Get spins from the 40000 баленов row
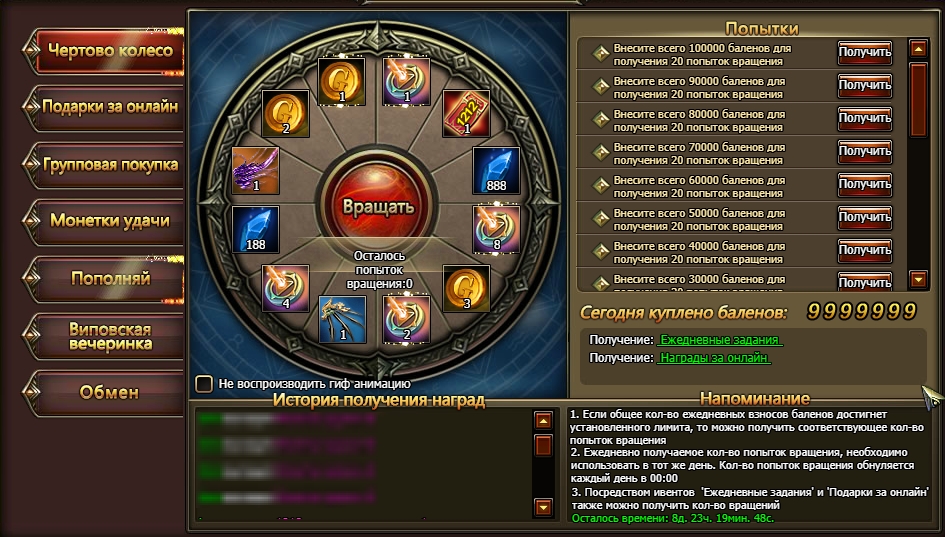Image resolution: width=945 pixels, height=537 pixels. [x=864, y=250]
